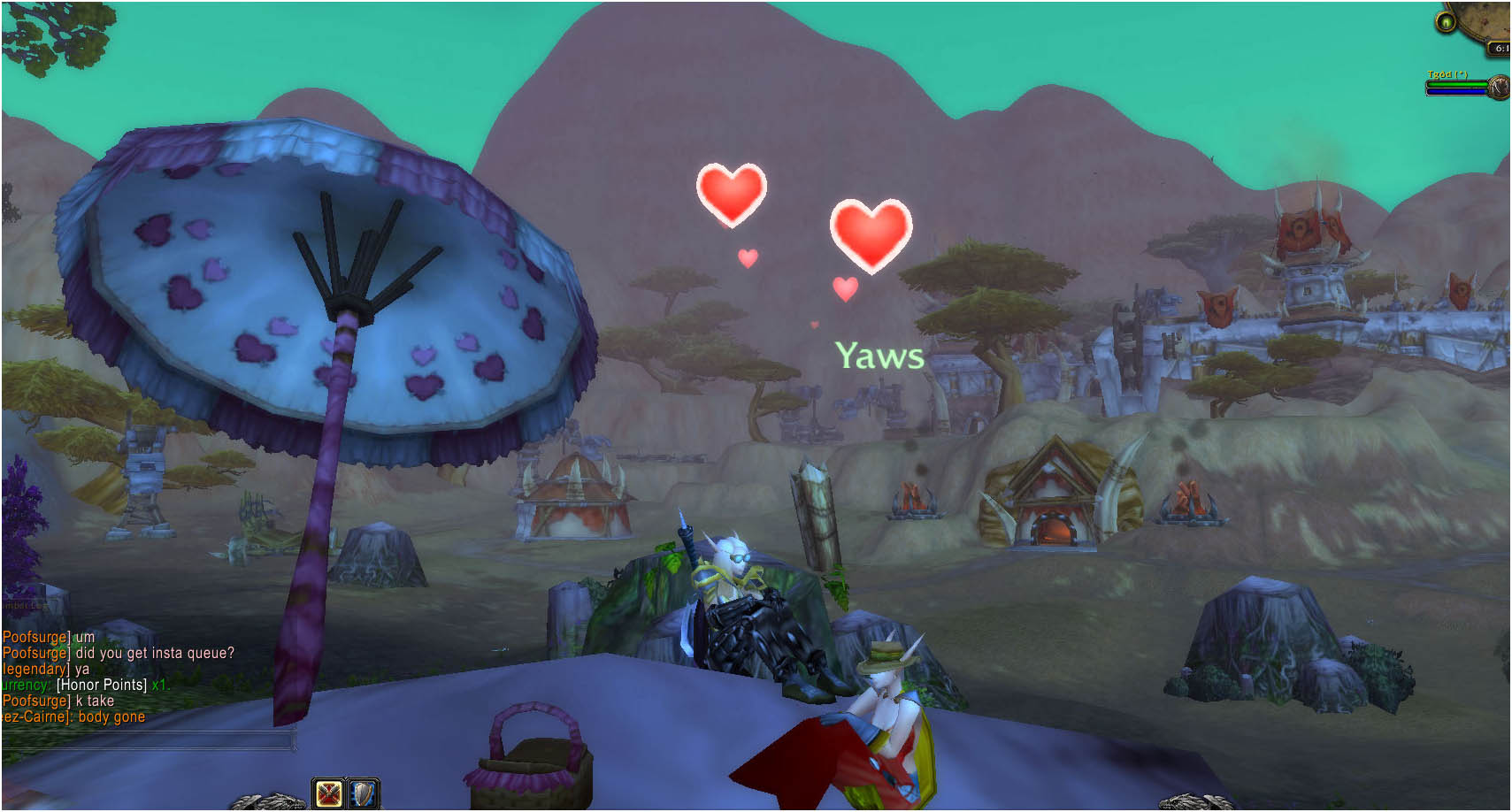
Task: Click the green eye button beside minimap
Action: click(x=1446, y=22)
